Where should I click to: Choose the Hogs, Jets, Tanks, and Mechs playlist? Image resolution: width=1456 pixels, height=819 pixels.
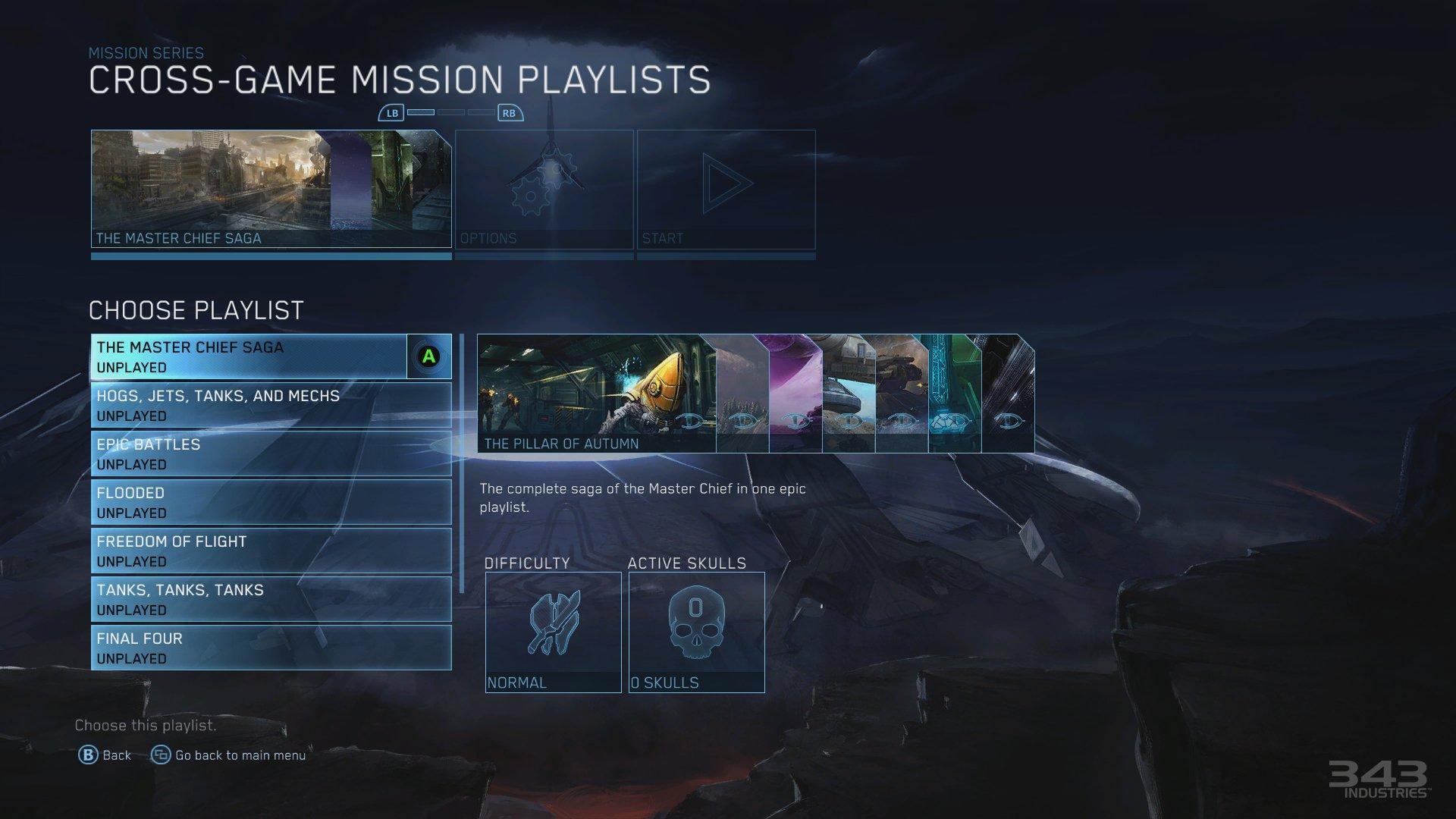[x=250, y=405]
